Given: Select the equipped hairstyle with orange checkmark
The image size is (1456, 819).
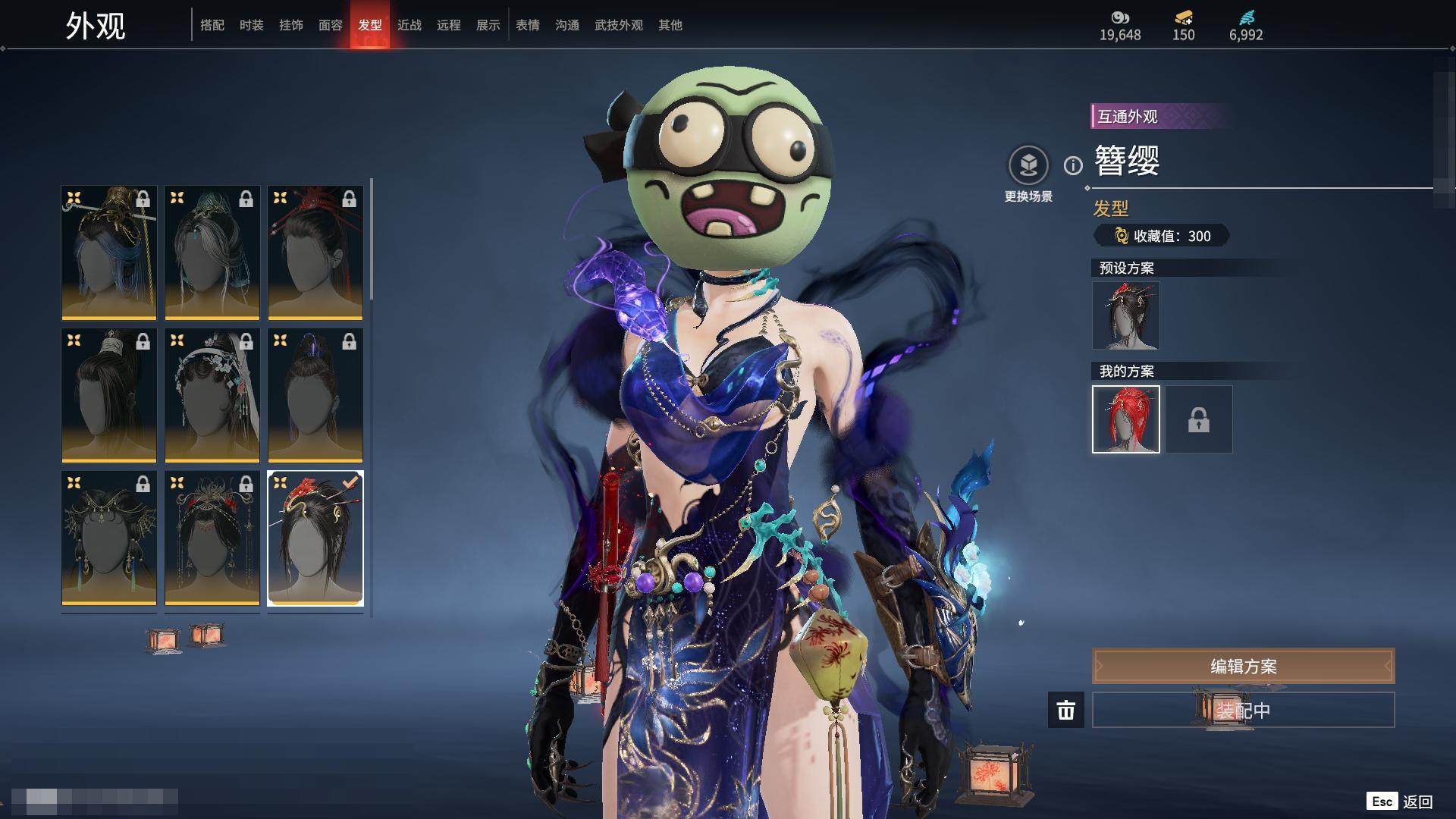Looking at the screenshot, I should (x=315, y=538).
